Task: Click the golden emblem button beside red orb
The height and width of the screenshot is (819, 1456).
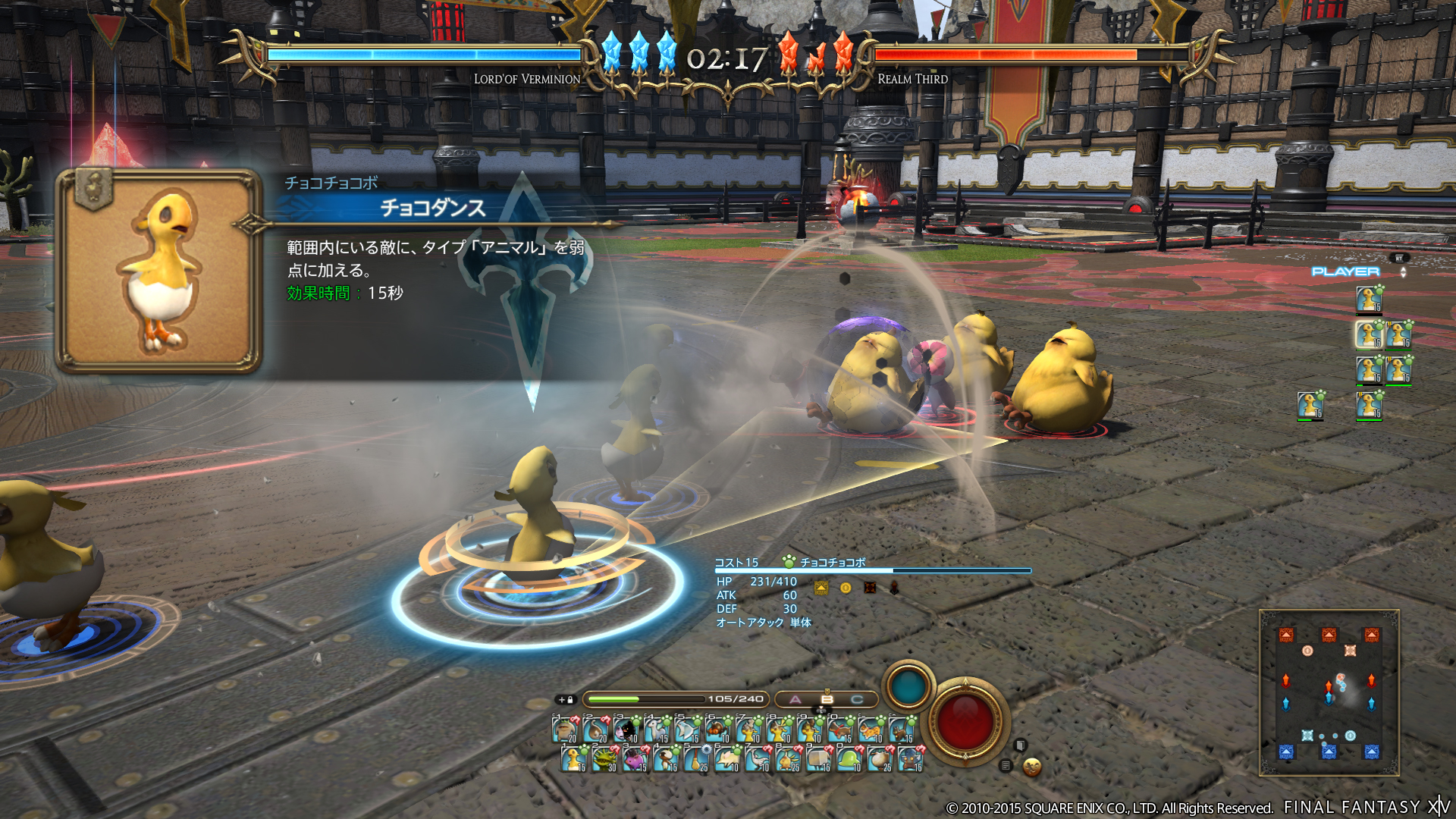Action: point(1031,767)
